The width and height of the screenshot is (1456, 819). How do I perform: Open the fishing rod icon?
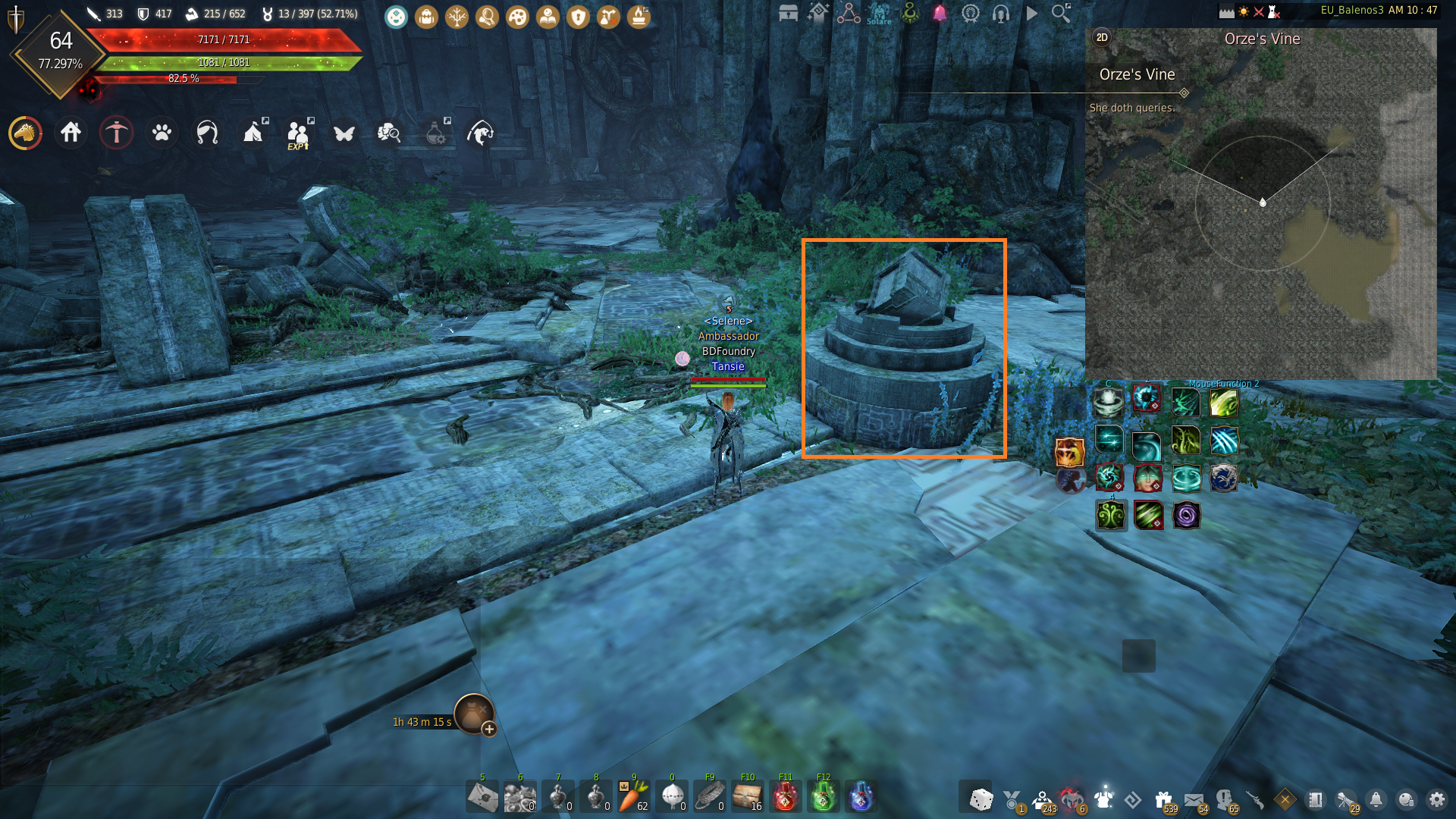(479, 132)
